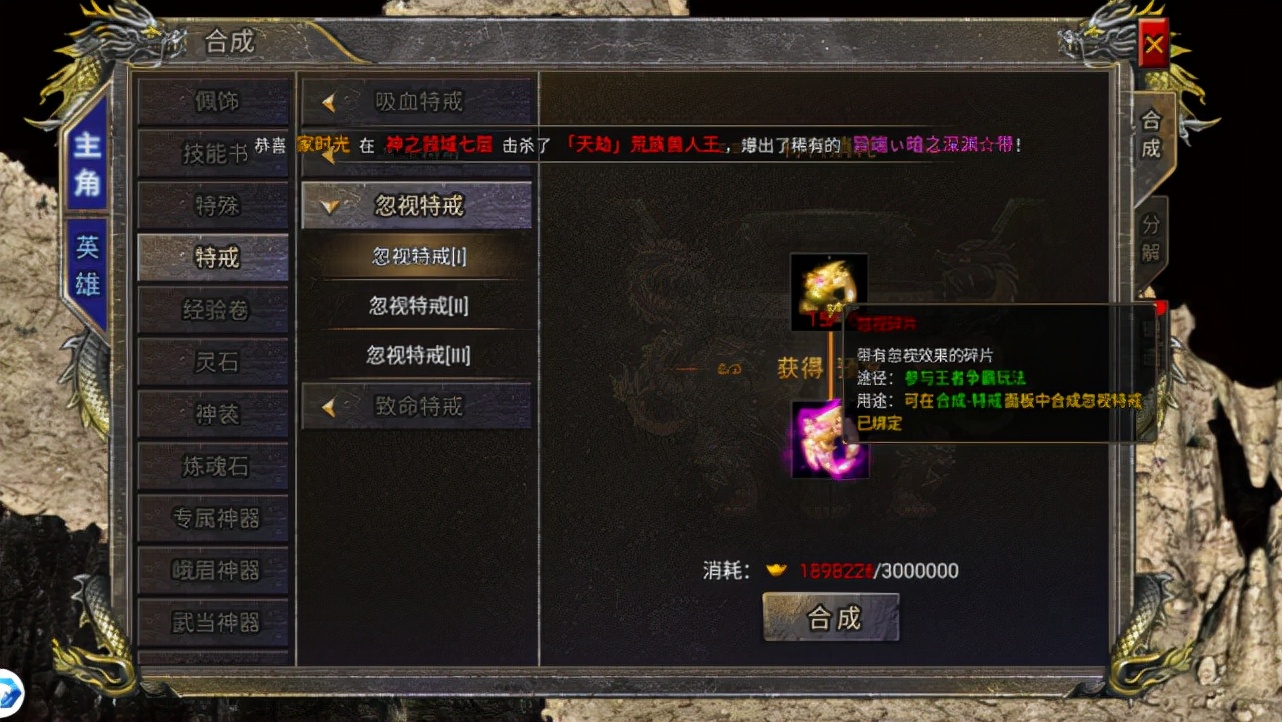Viewport: 1282px width, 722px height.
Task: Open the 神装 divine gear category
Action: 213,414
